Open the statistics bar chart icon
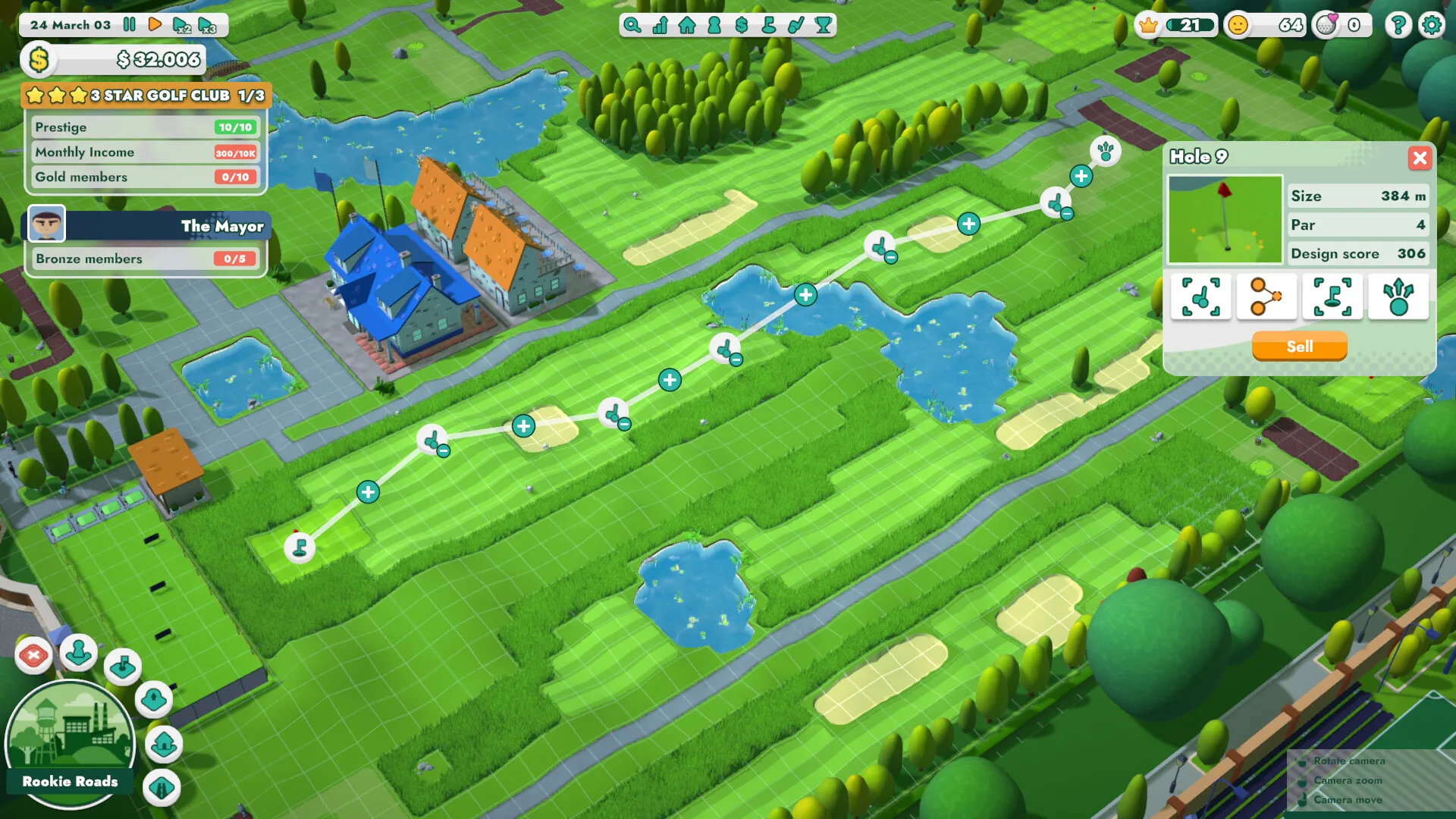1456x819 pixels. click(x=660, y=25)
